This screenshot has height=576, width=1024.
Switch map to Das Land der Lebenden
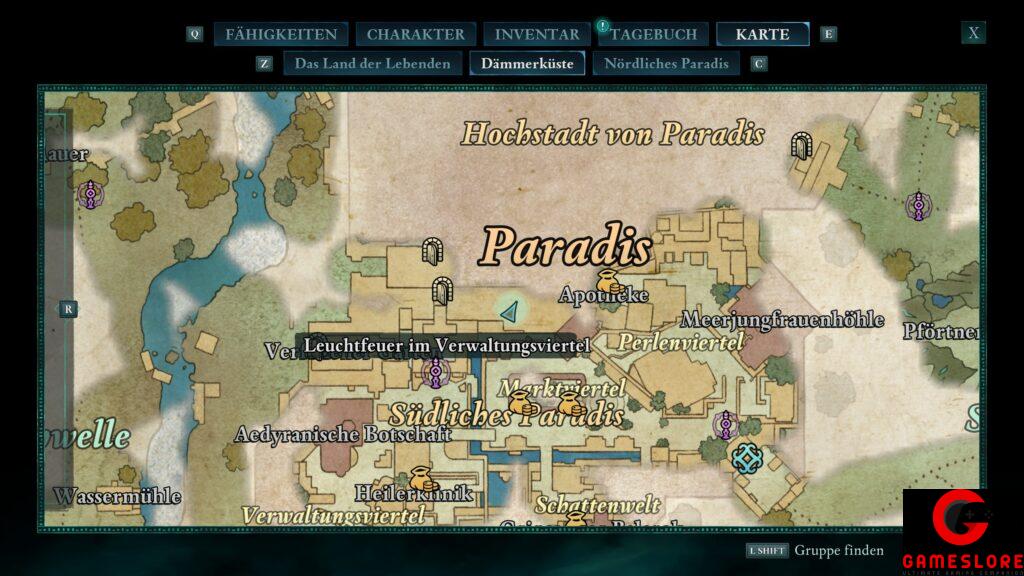[x=372, y=64]
